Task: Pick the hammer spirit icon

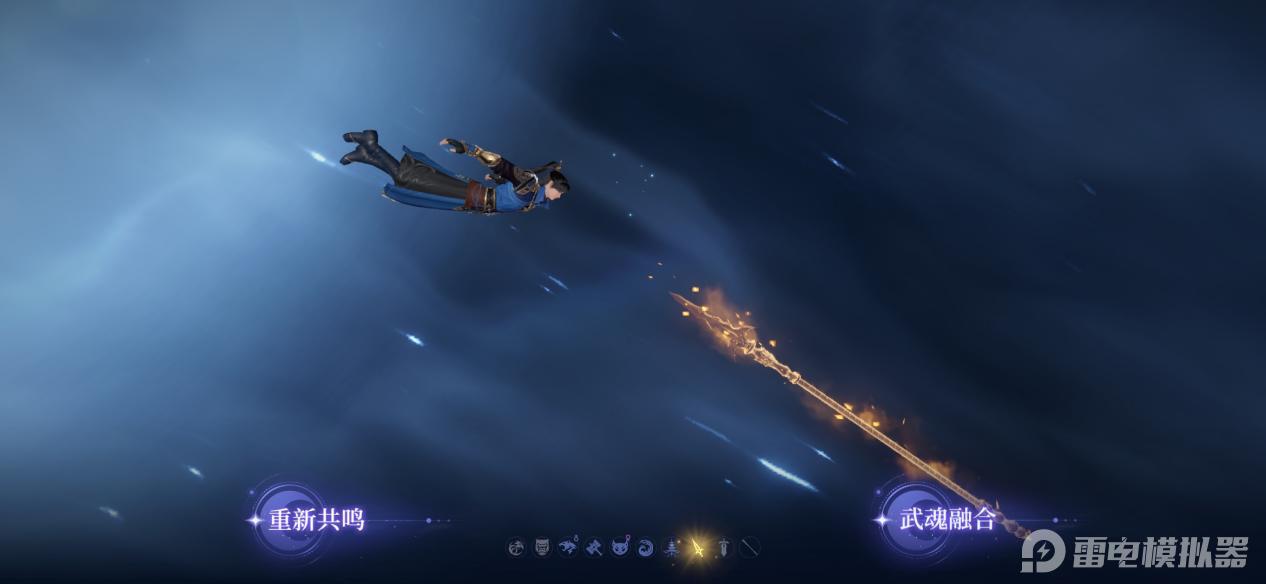Action: point(594,547)
